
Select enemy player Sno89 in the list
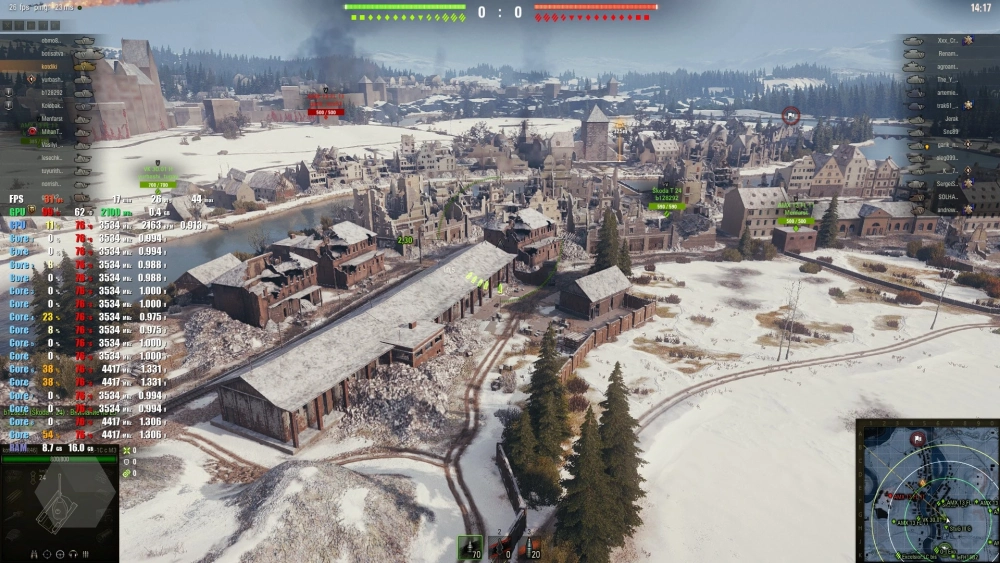950,131
